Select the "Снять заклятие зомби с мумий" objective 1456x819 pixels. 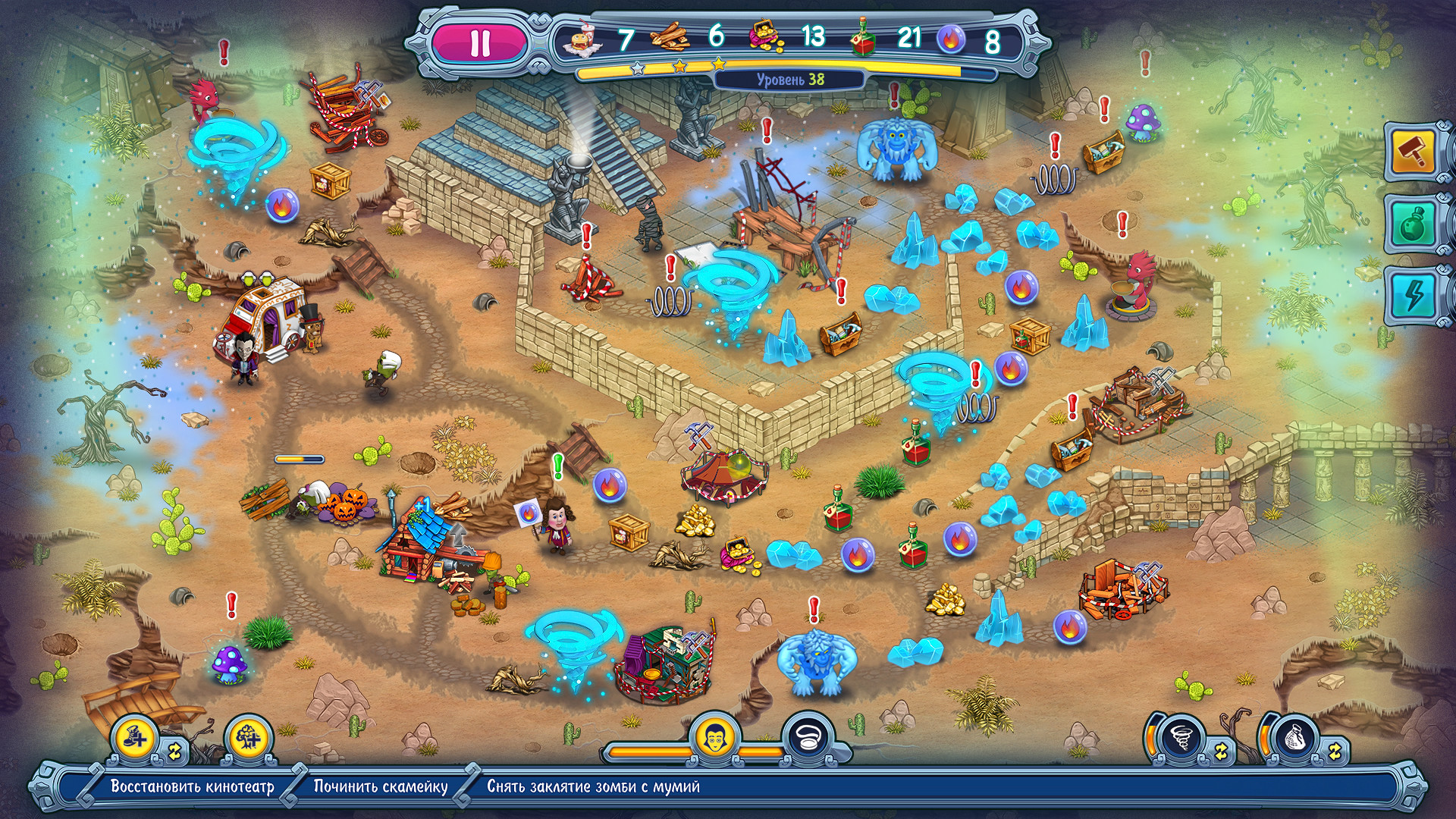point(593,786)
